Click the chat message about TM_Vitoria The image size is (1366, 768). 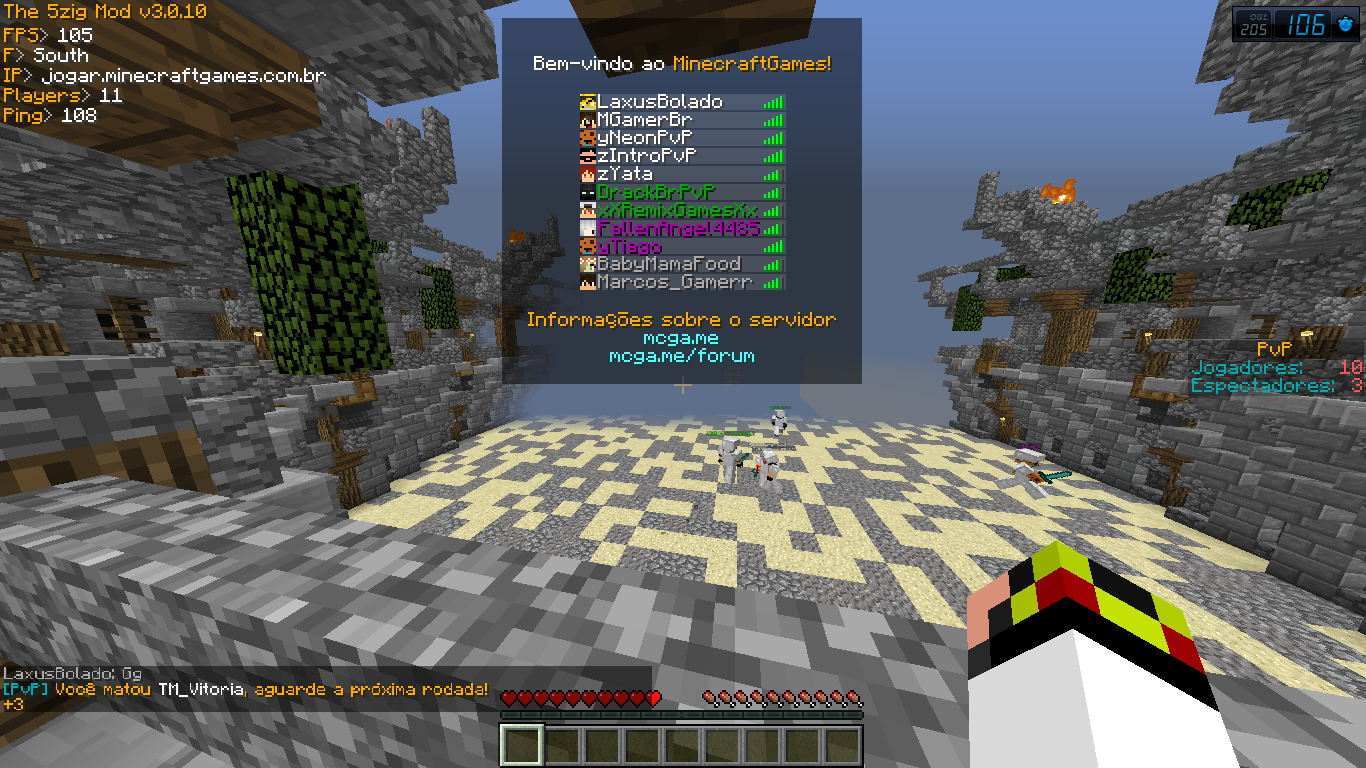pos(246,690)
